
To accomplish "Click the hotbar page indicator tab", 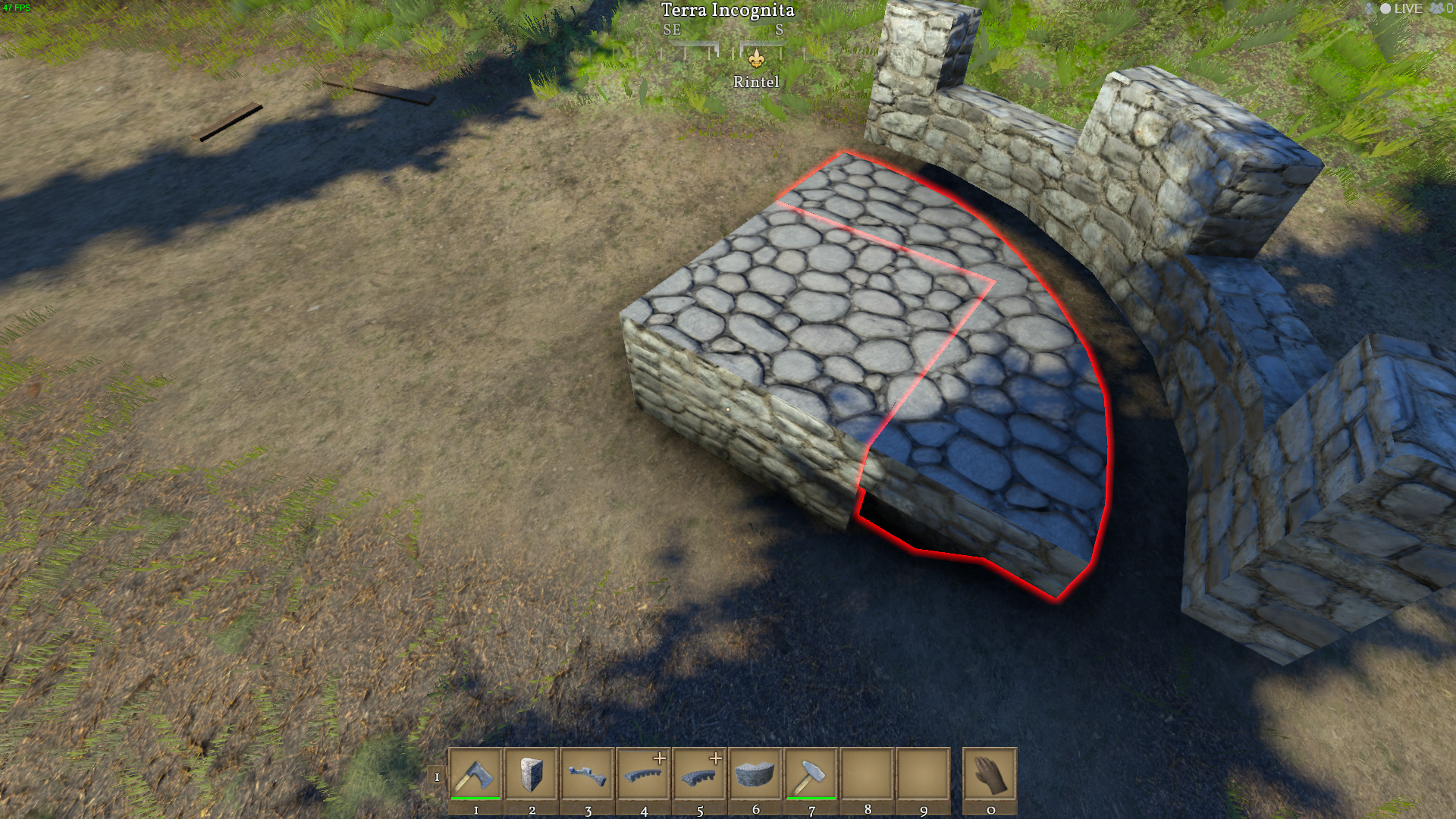I will (437, 777).
